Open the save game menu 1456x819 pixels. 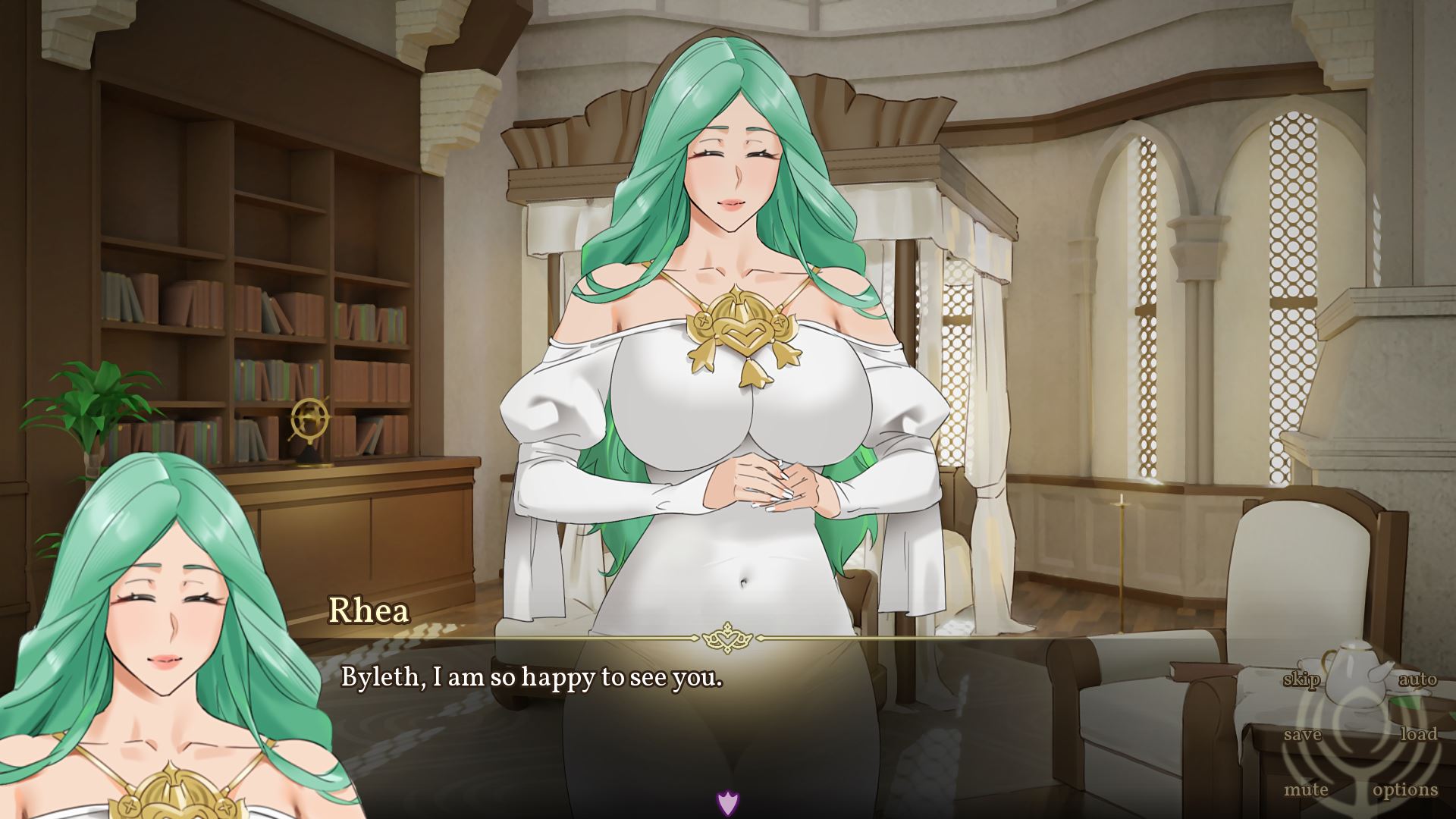pos(1303,734)
